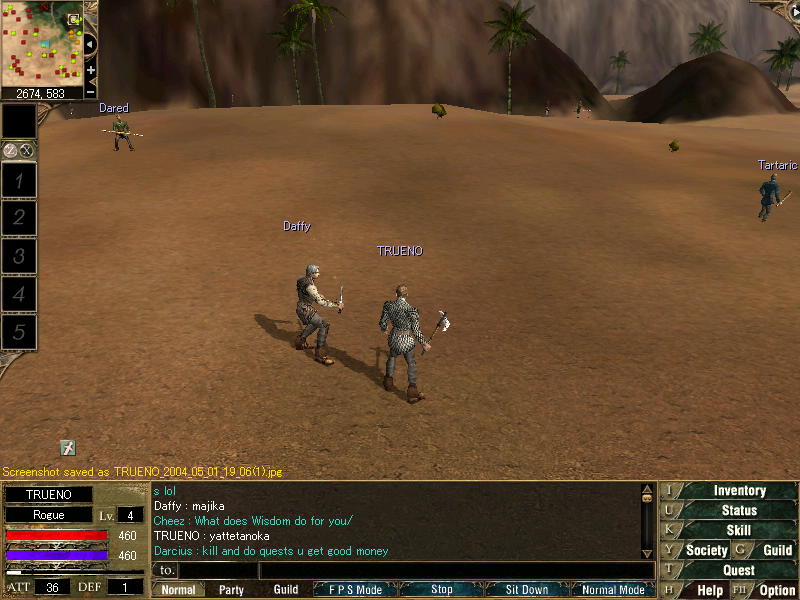Image resolution: width=800 pixels, height=600 pixels.
Task: Zoom in the minimap with plus
Action: [x=91, y=71]
